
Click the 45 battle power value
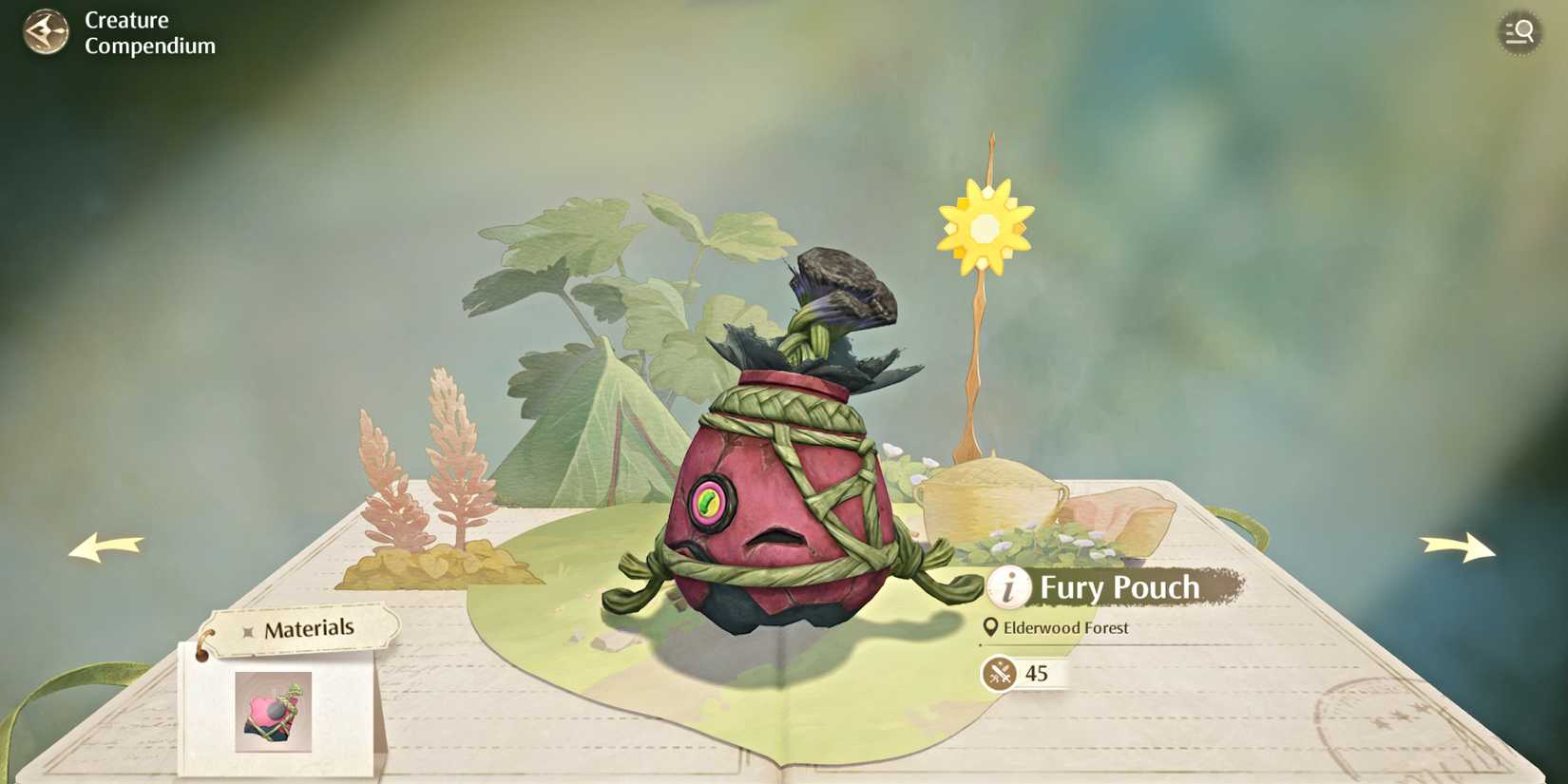pyautogui.click(x=1036, y=676)
